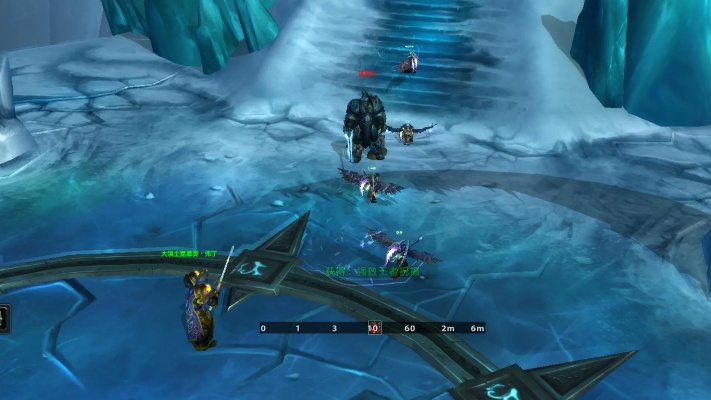This screenshot has height=400, width=711.
Task: Click the red ability icon on the cooldown timeline
Action: pyautogui.click(x=373, y=327)
